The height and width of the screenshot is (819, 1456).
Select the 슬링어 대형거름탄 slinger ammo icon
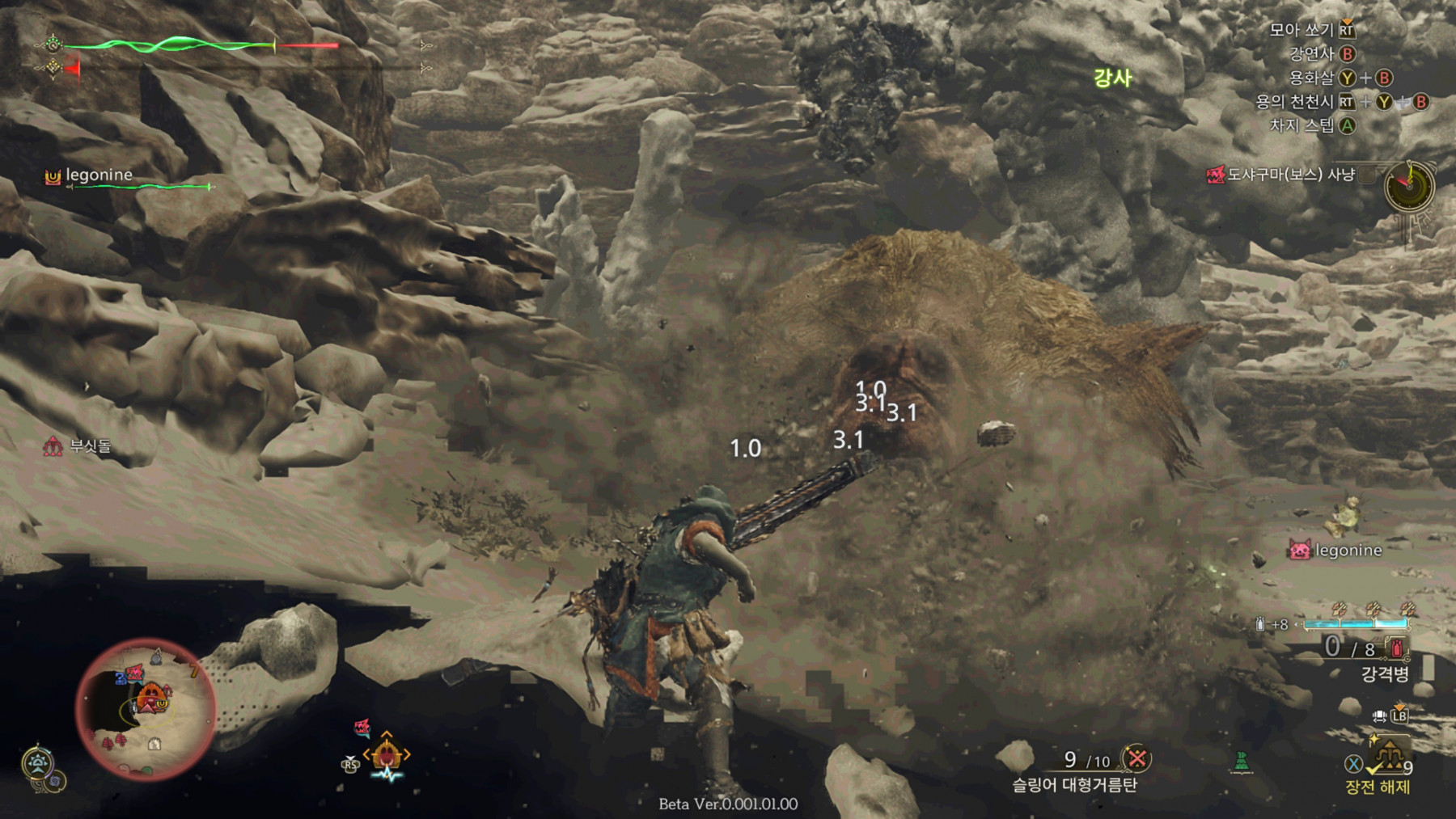pos(1136,758)
